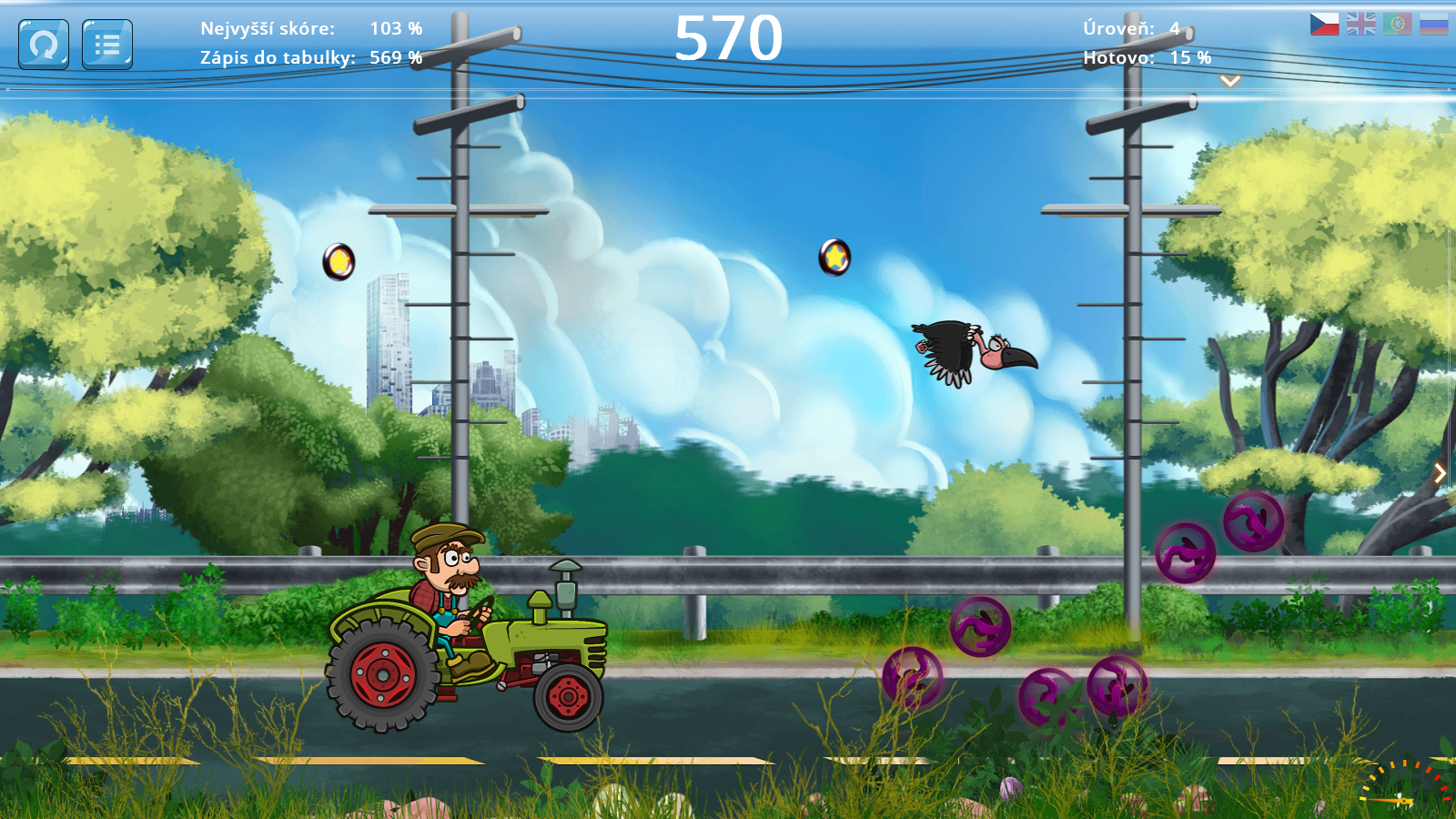Click the star coin left of the pole
The width and height of the screenshot is (1456, 819).
pos(338,261)
